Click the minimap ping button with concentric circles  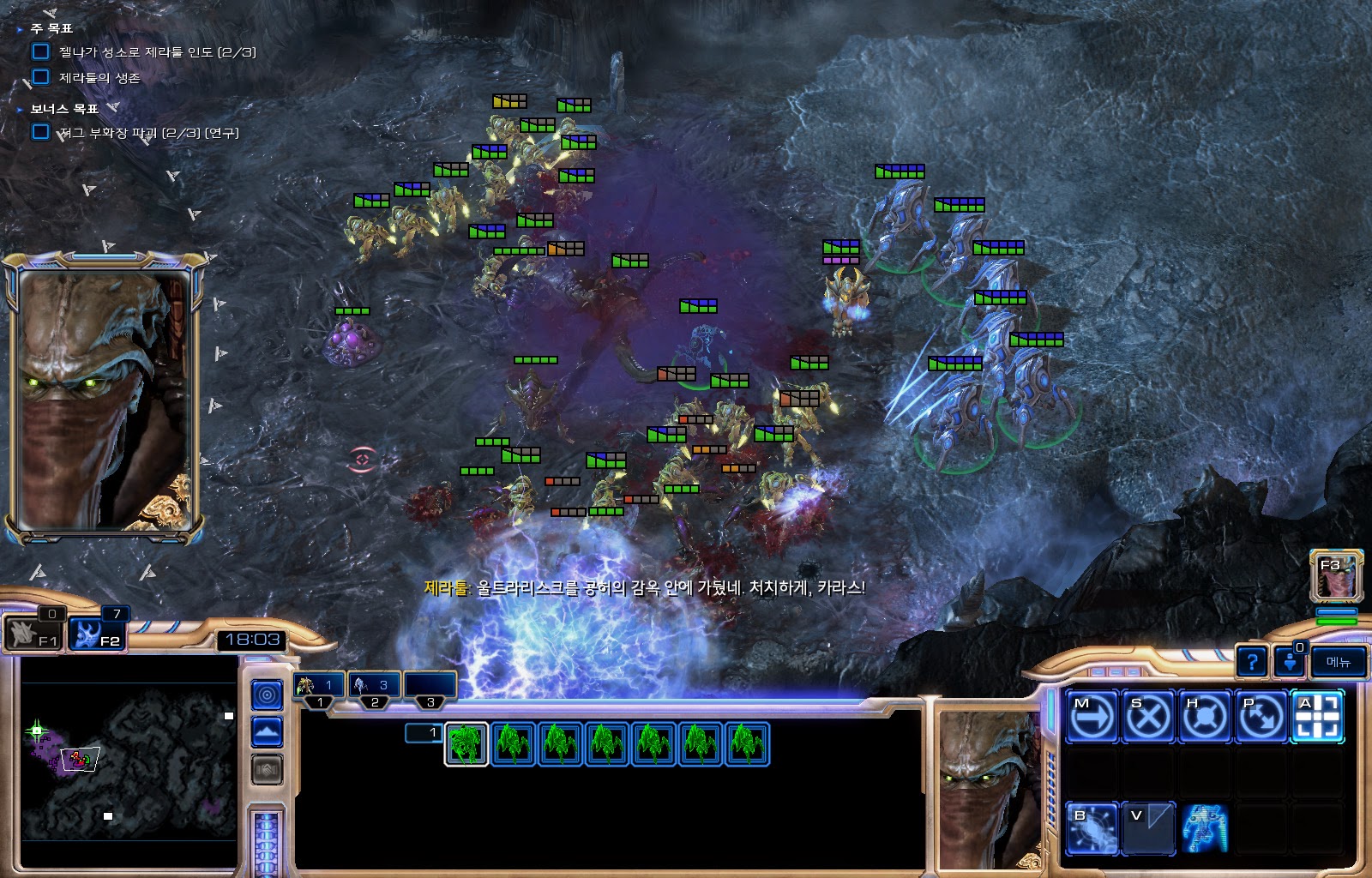pos(267,695)
